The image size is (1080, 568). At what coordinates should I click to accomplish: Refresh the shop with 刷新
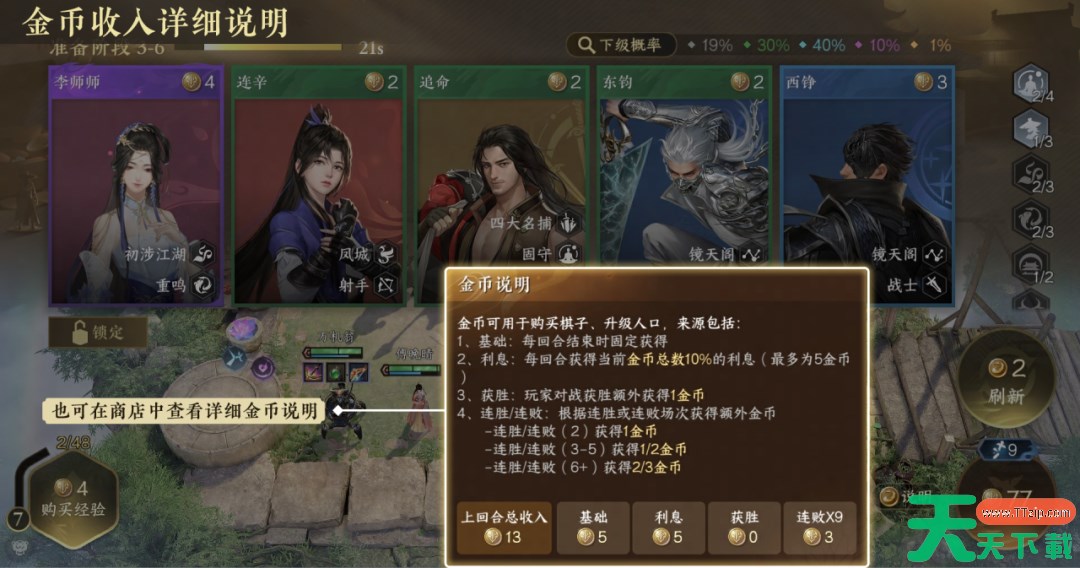[x=1007, y=380]
